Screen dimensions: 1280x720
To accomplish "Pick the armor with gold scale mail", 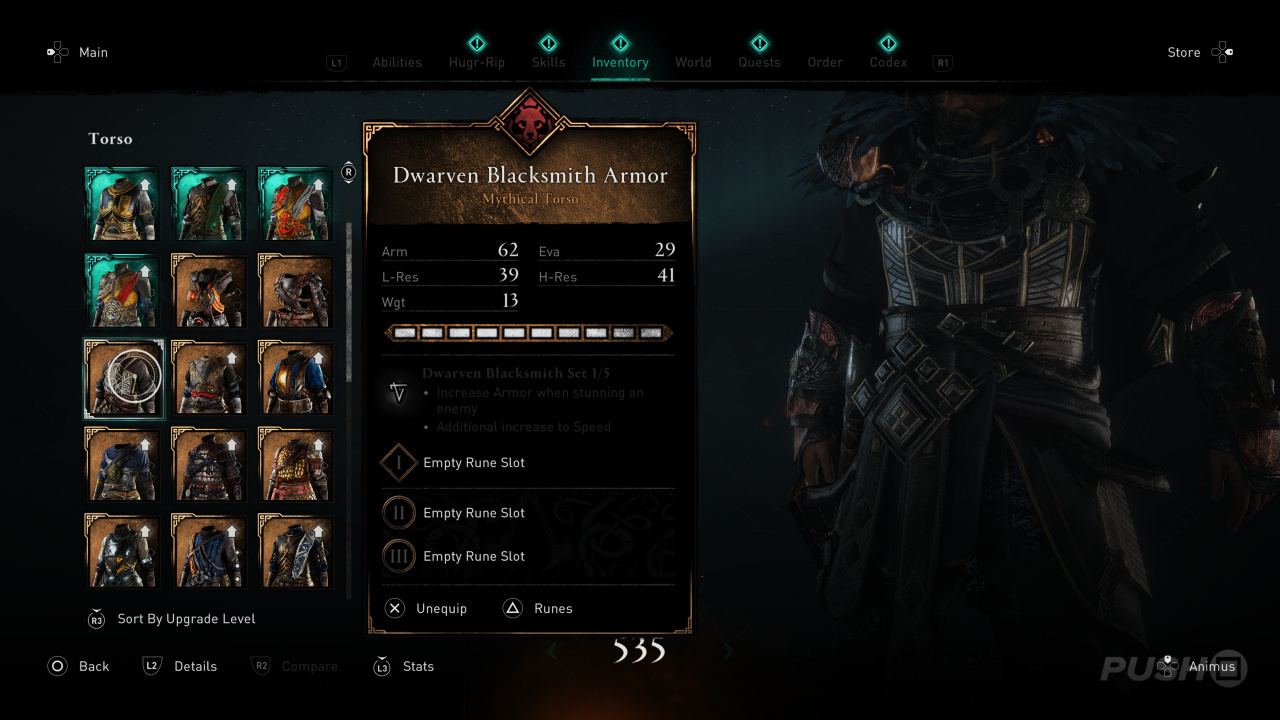I will pyautogui.click(x=296, y=464).
